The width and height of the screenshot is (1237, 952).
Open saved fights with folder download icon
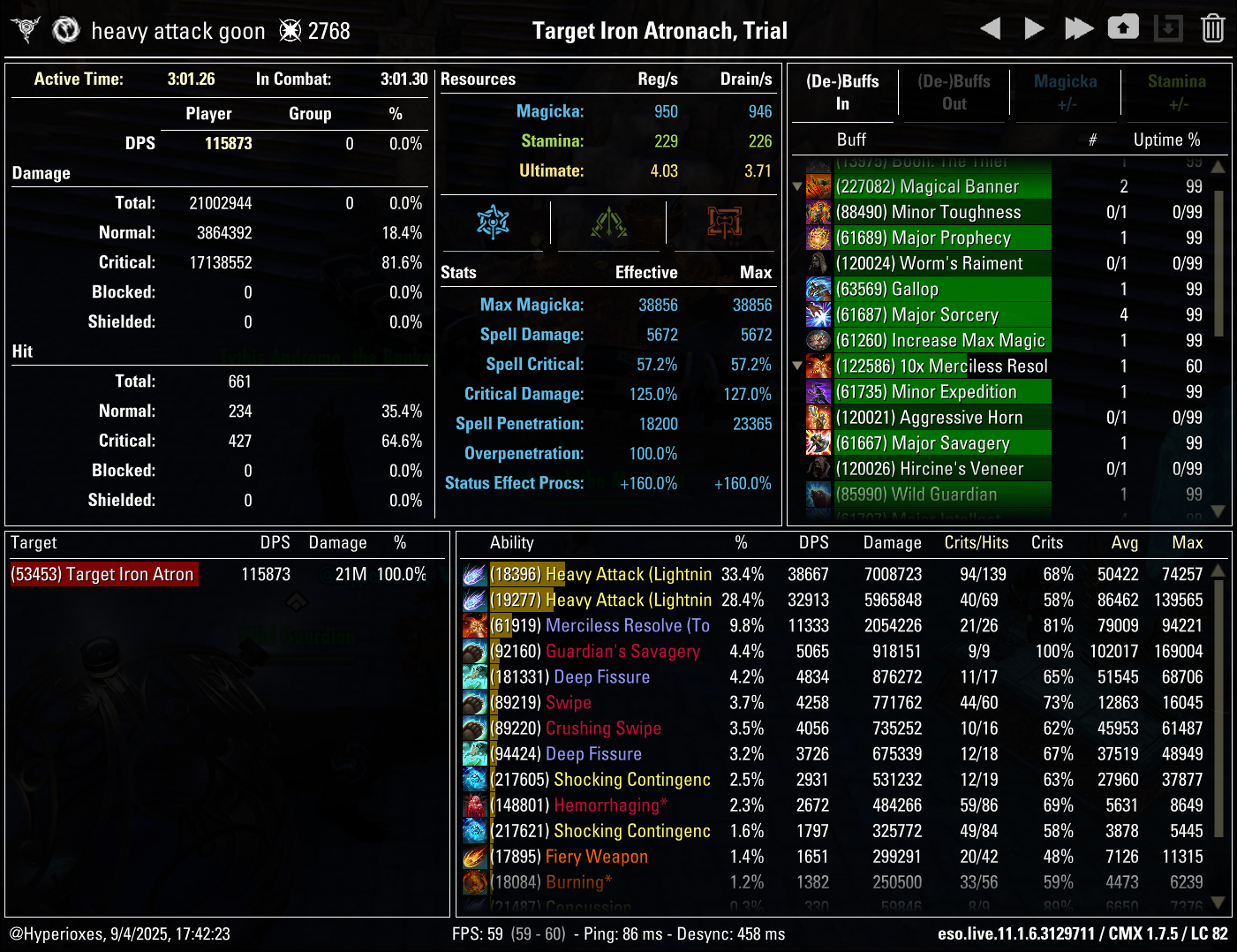(1168, 27)
